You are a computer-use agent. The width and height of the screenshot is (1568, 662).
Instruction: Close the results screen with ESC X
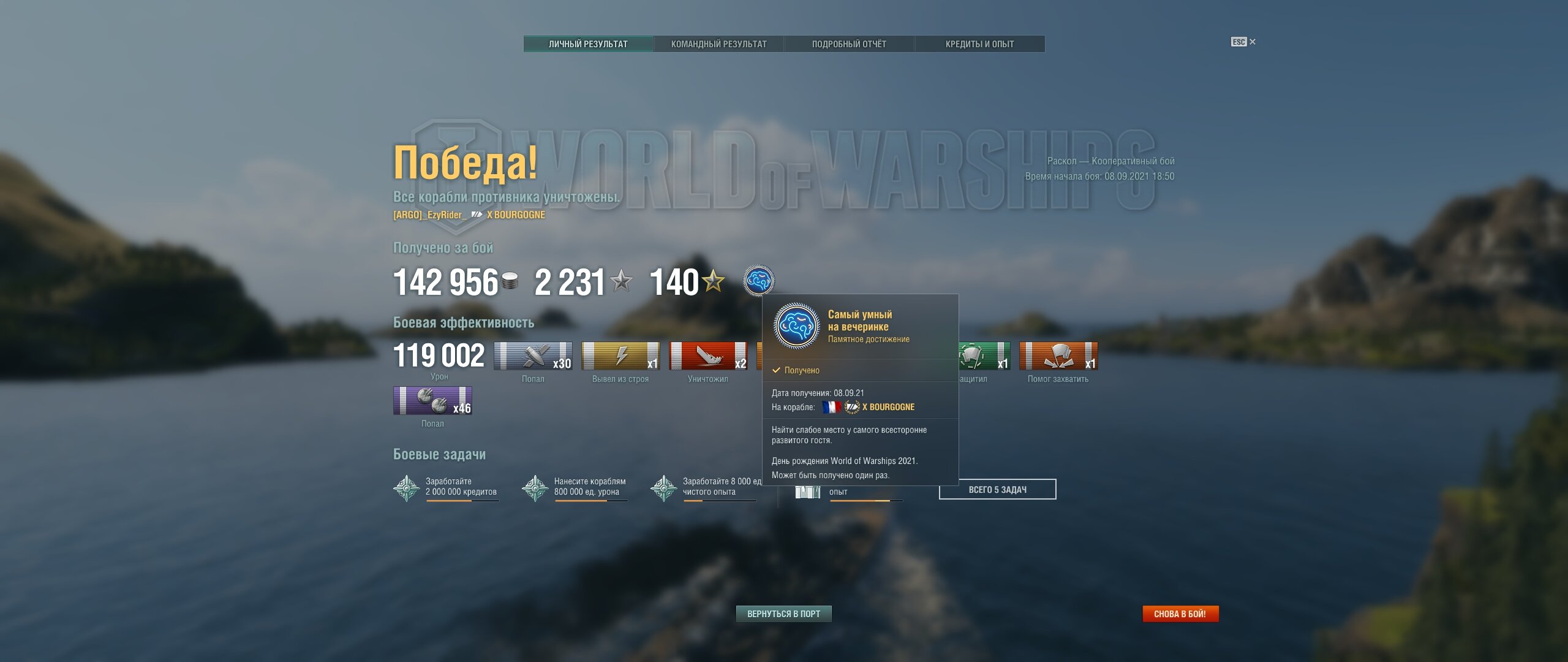pyautogui.click(x=1243, y=42)
